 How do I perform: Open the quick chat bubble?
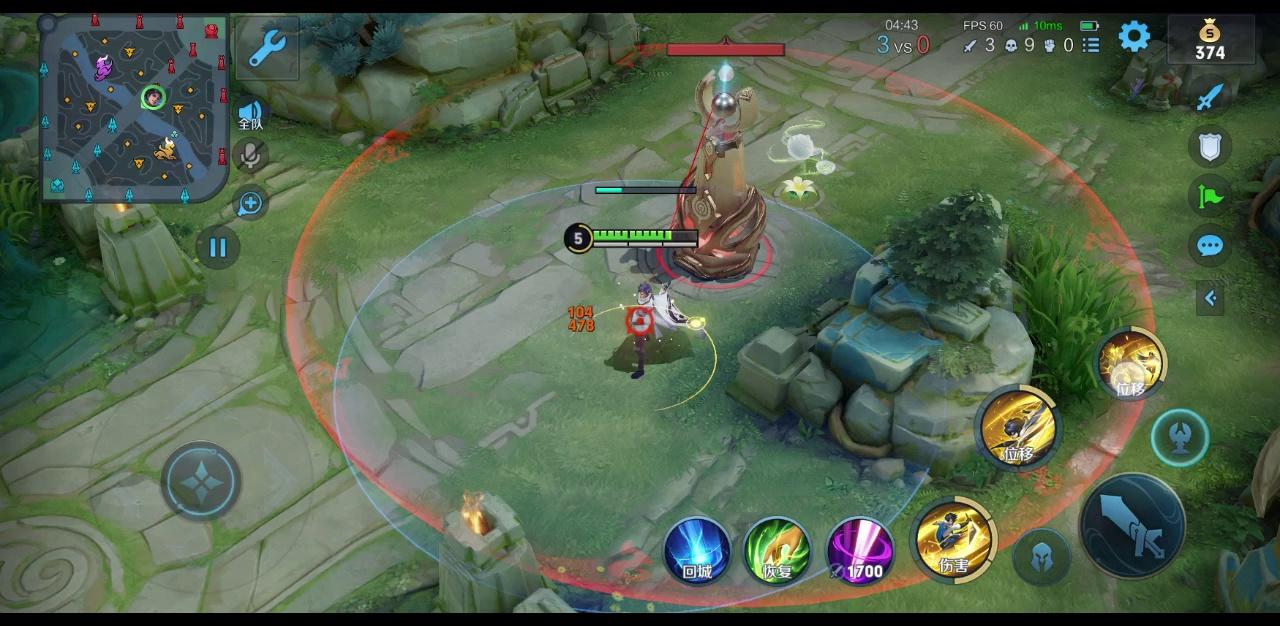point(1210,245)
